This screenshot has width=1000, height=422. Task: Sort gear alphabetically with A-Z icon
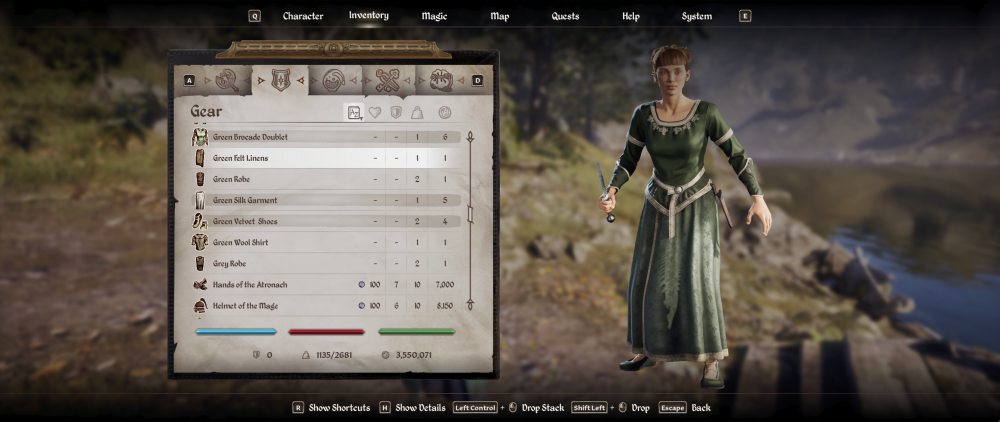point(354,113)
